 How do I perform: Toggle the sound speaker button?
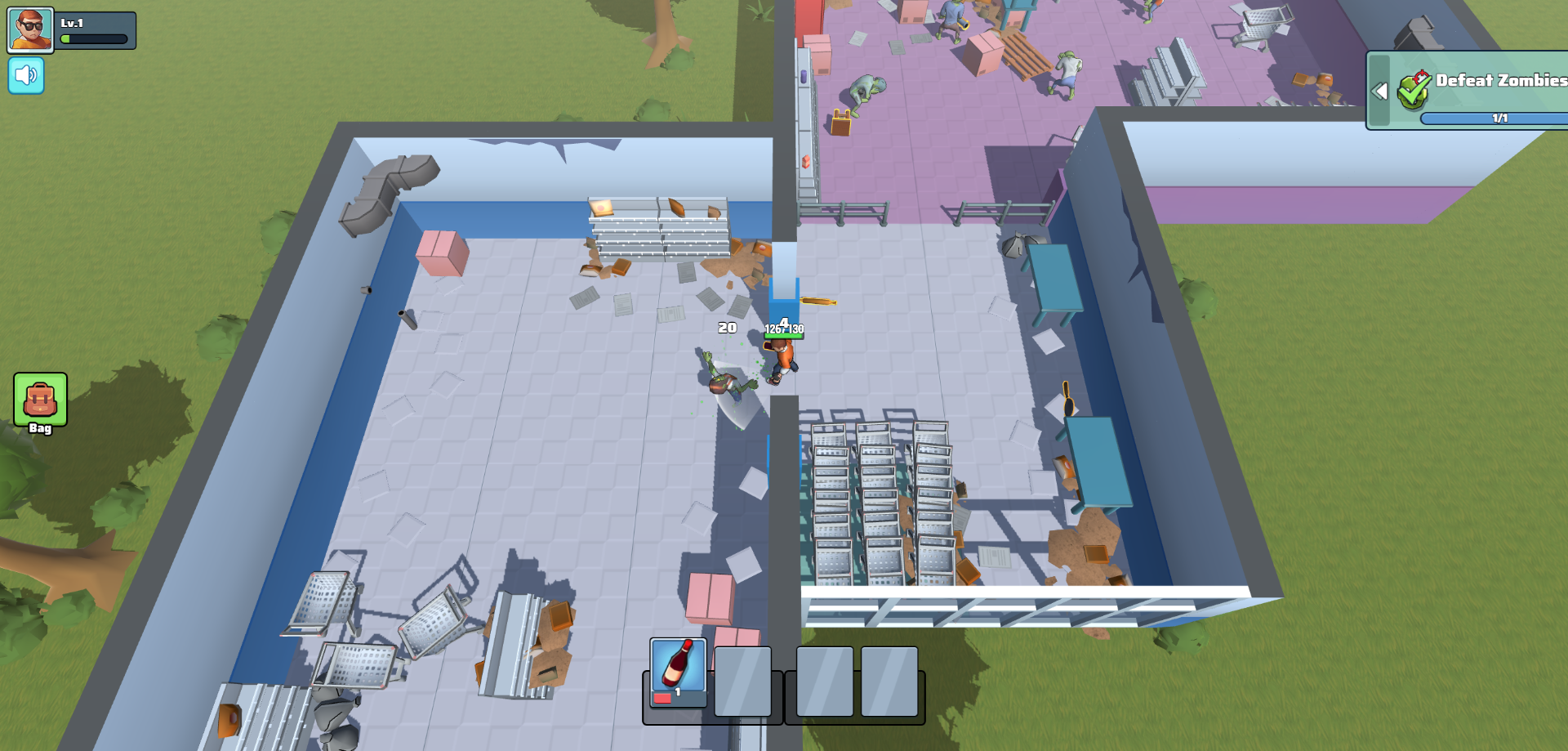pos(26,76)
